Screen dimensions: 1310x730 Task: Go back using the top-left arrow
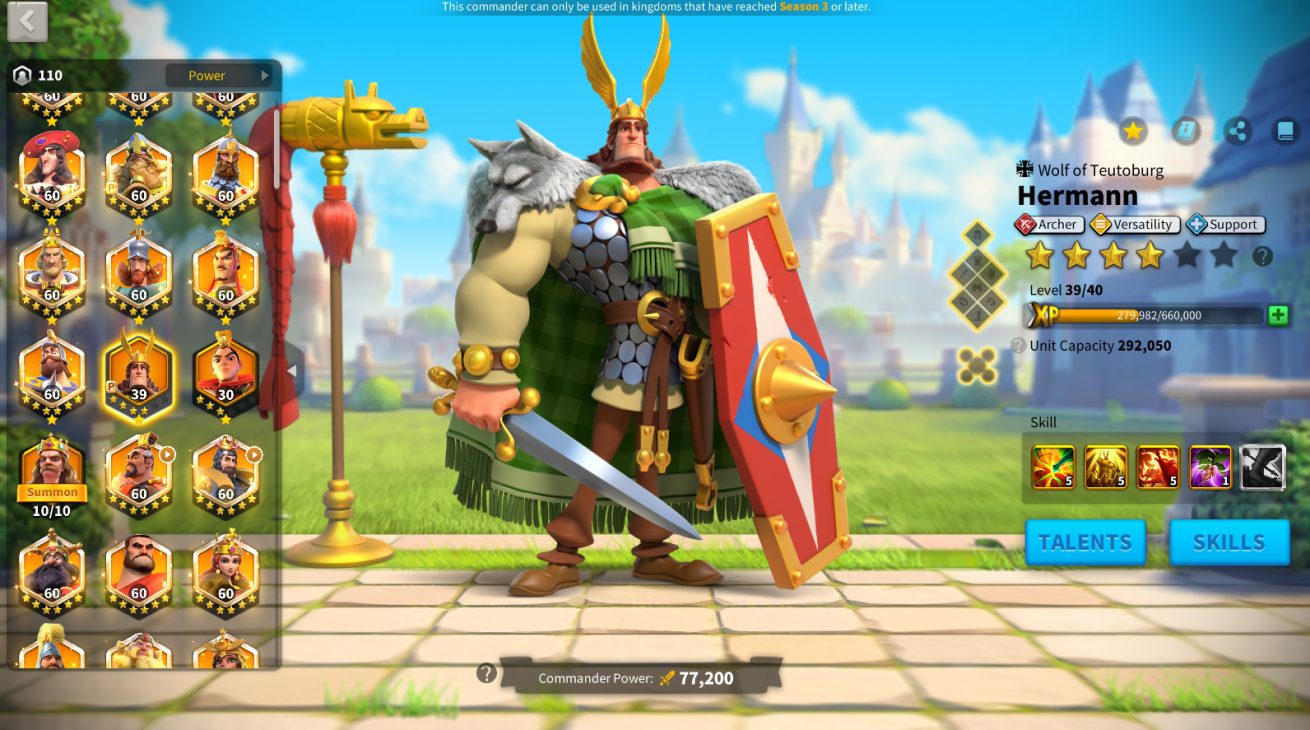[27, 21]
